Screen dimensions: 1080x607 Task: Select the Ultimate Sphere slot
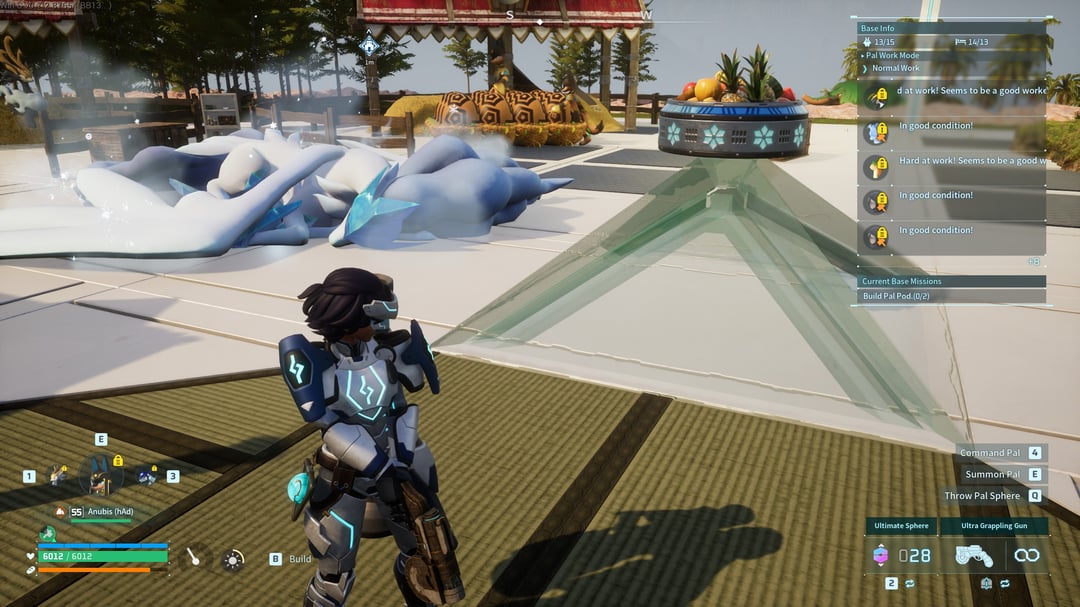tap(902, 555)
